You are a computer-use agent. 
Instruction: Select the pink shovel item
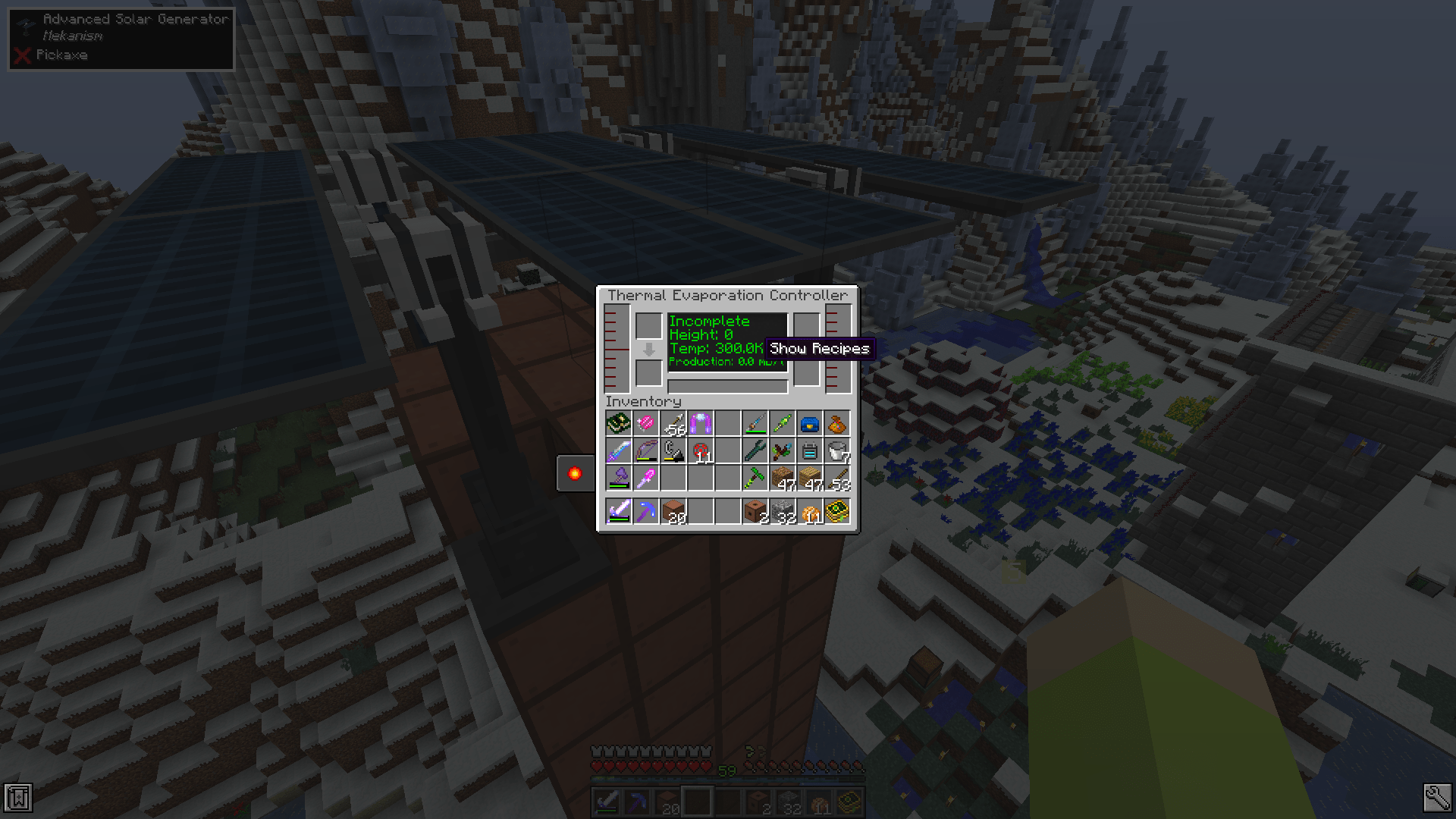[x=645, y=479]
